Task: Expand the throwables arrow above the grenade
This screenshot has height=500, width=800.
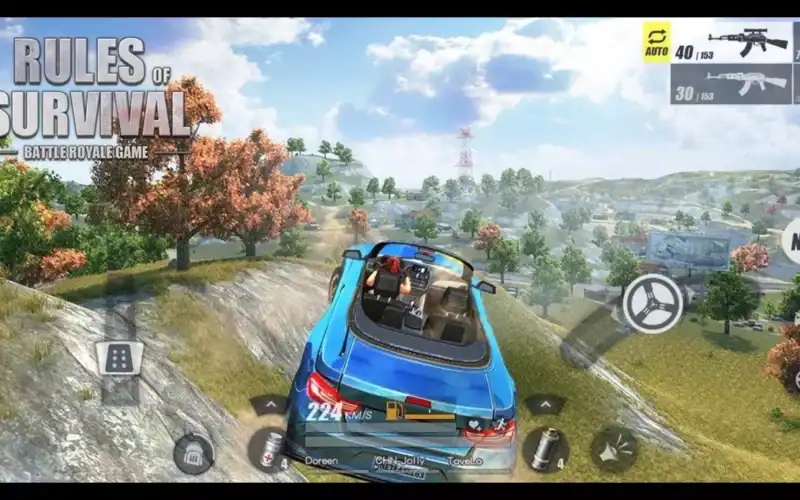Action: click(545, 404)
